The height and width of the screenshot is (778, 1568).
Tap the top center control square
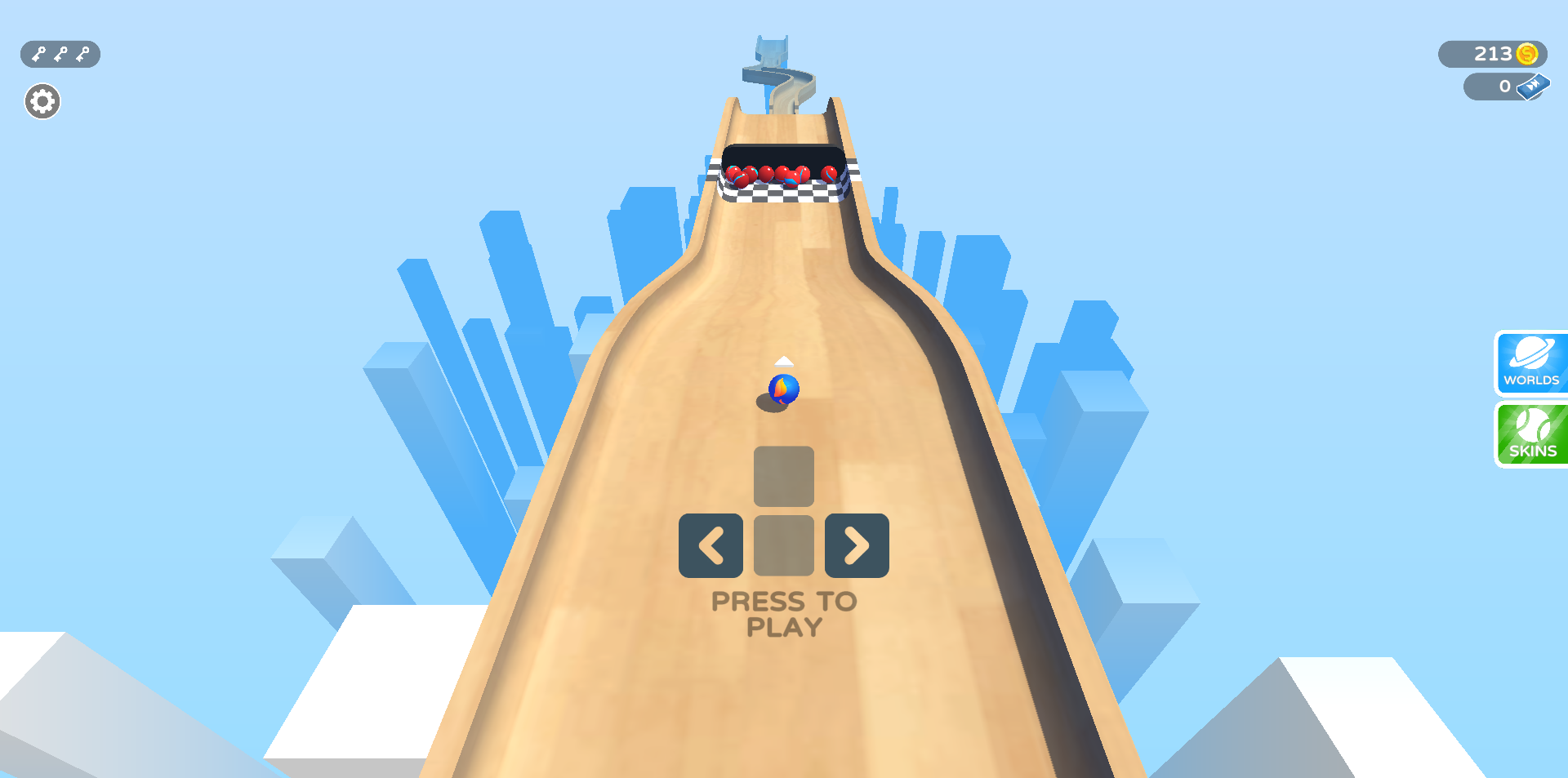click(x=784, y=476)
